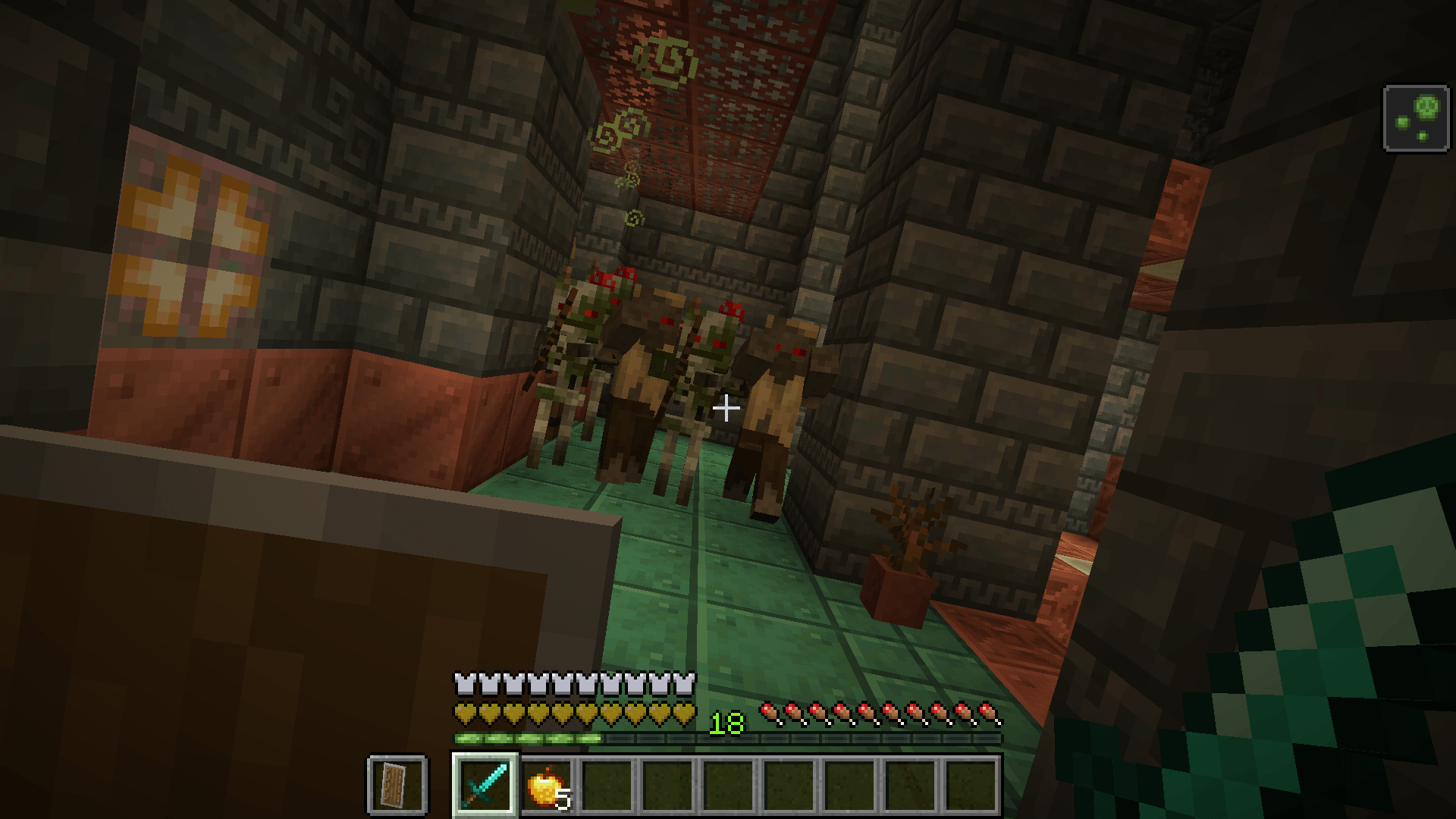
Task: Click the crosshair in screen center
Action: click(x=727, y=409)
